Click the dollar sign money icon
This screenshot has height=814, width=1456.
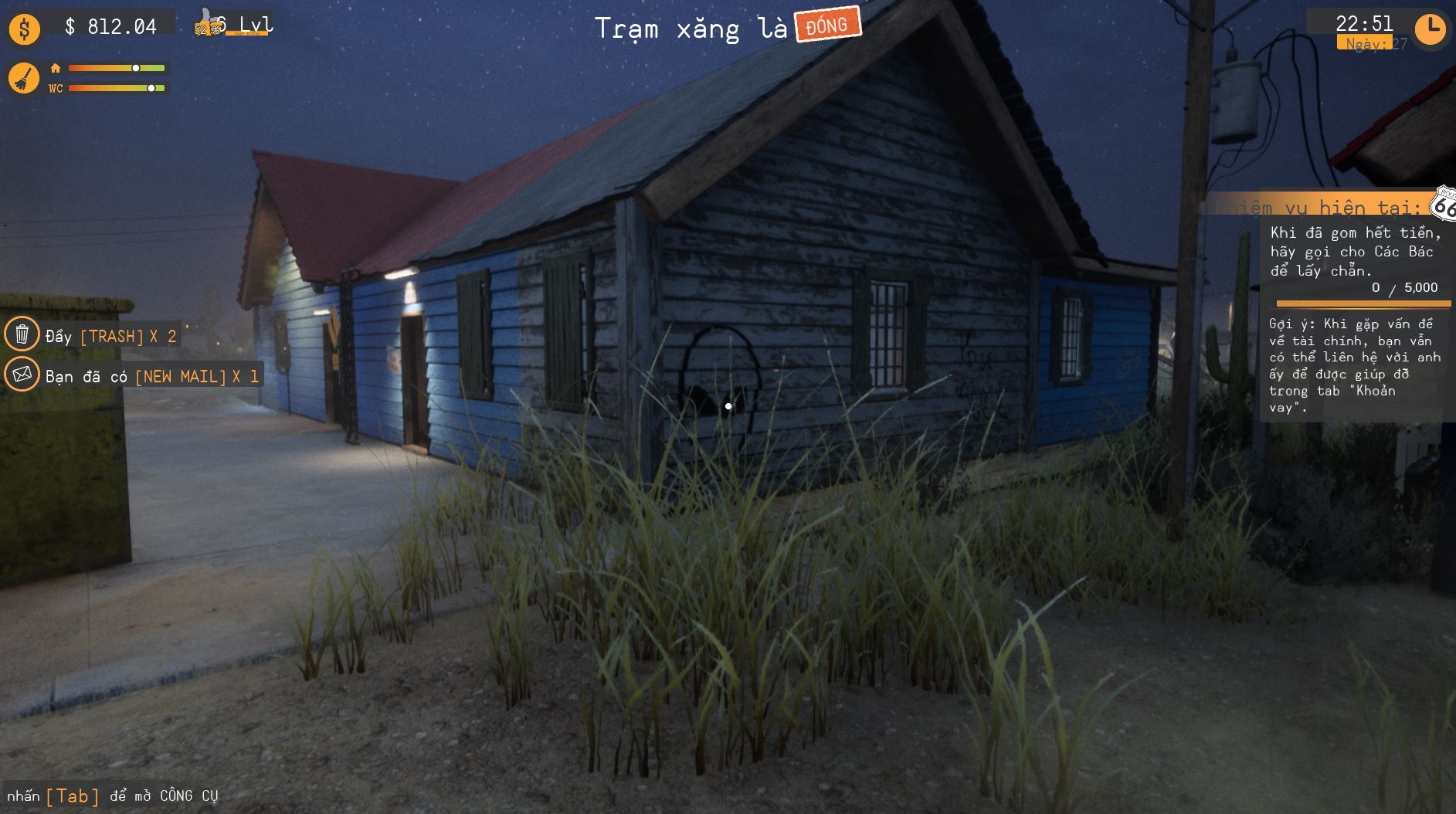(x=23, y=28)
